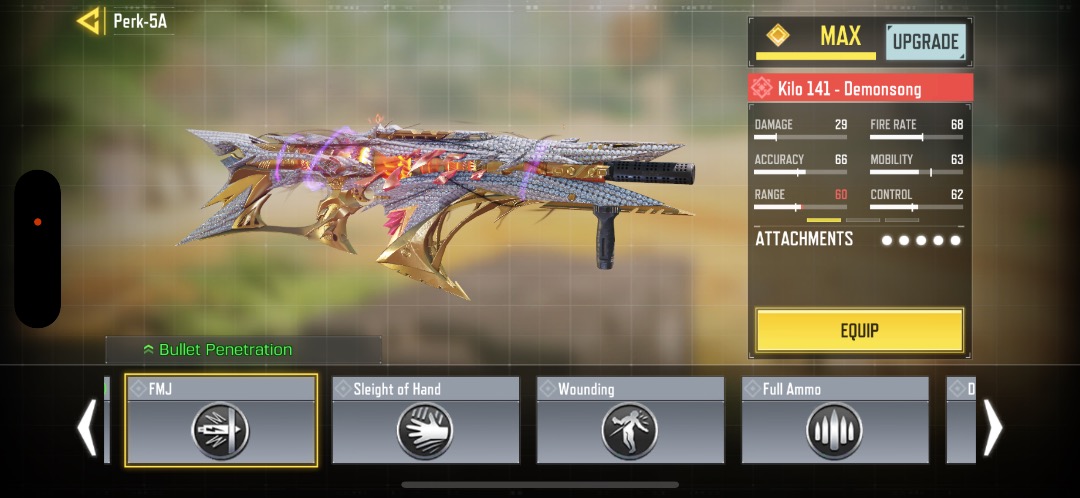The height and width of the screenshot is (498, 1080).
Task: Show next perks with right arrow
Action: pos(992,427)
